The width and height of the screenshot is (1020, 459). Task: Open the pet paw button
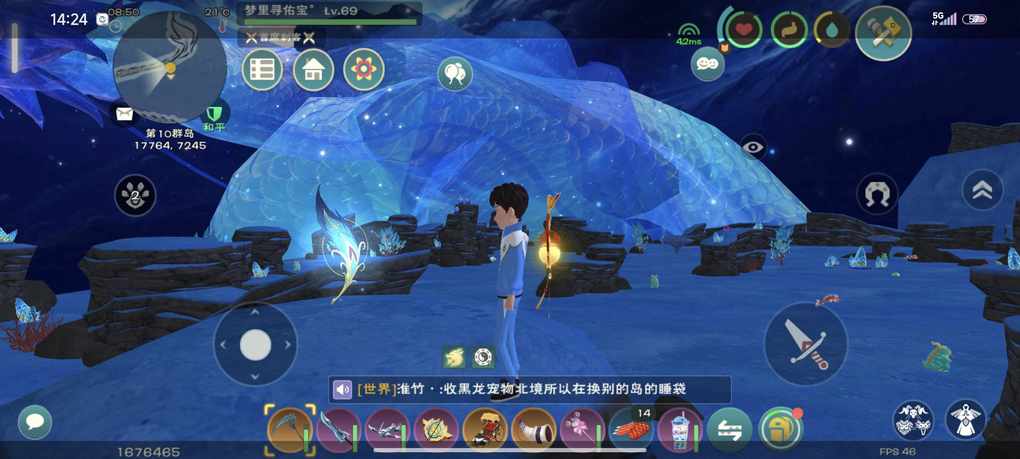[x=136, y=194]
